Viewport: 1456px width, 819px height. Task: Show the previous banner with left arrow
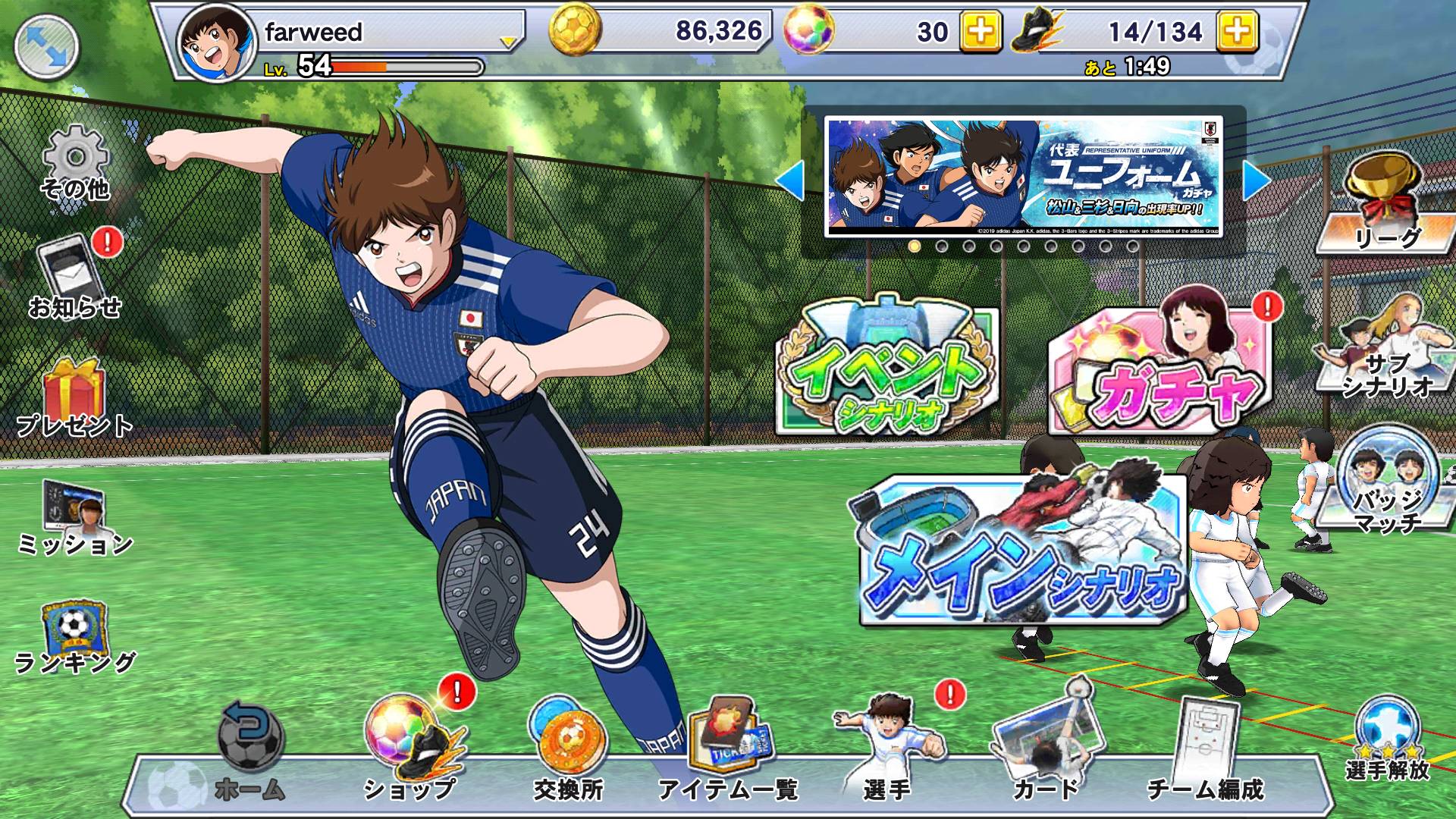pyautogui.click(x=790, y=181)
